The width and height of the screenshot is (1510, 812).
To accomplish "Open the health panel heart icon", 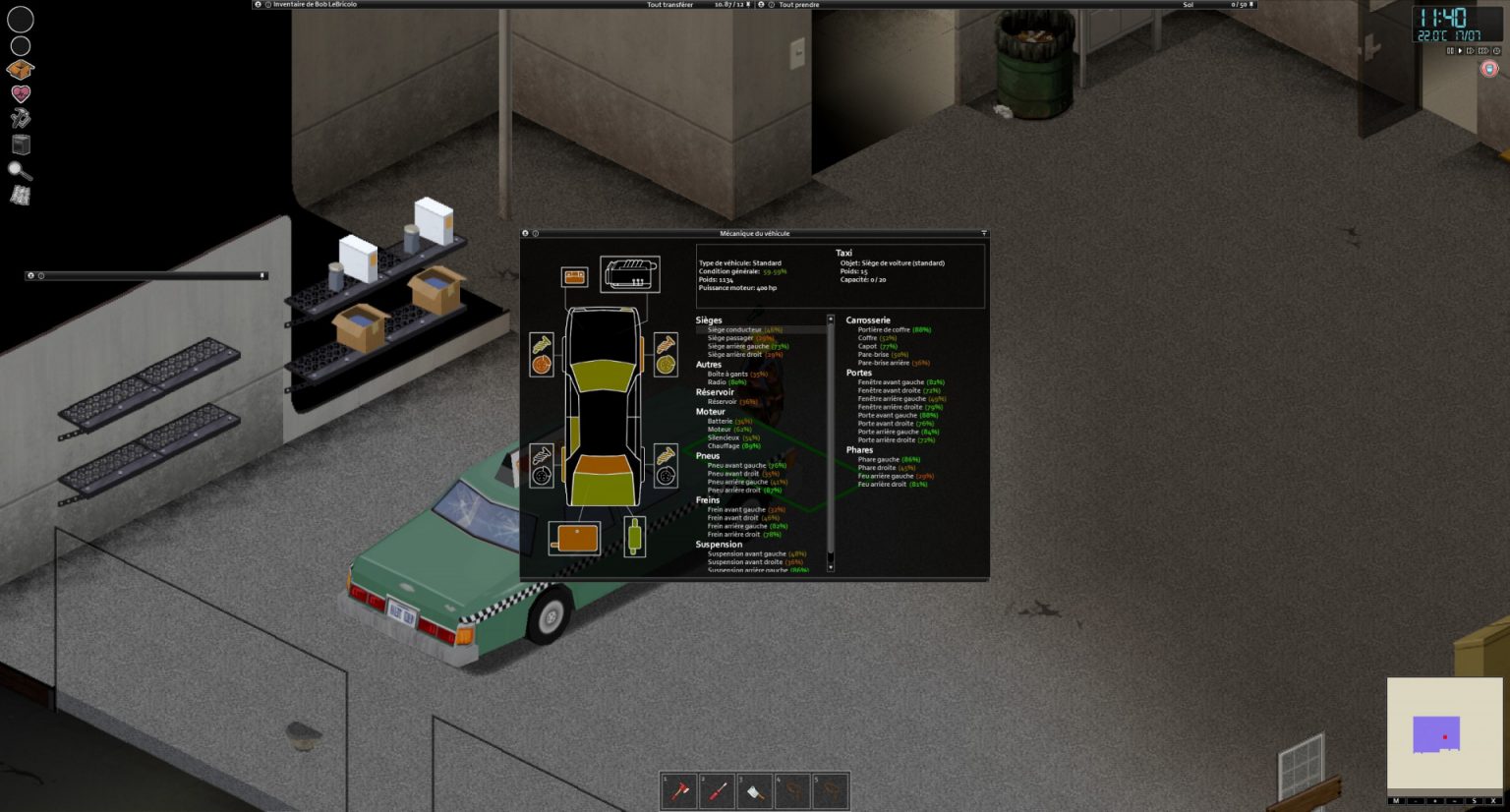I will [20, 93].
